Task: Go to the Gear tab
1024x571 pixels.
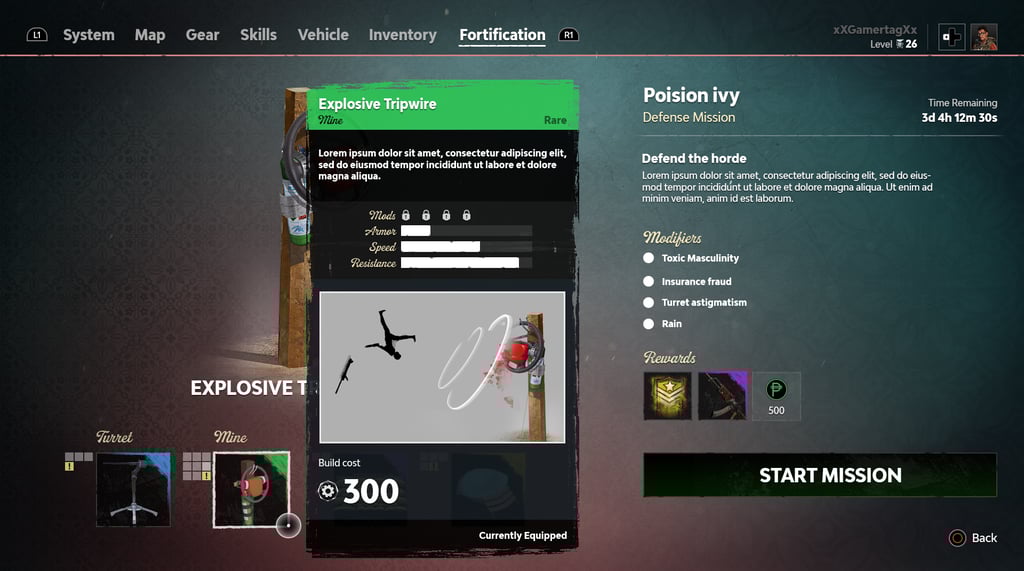Action: point(202,35)
